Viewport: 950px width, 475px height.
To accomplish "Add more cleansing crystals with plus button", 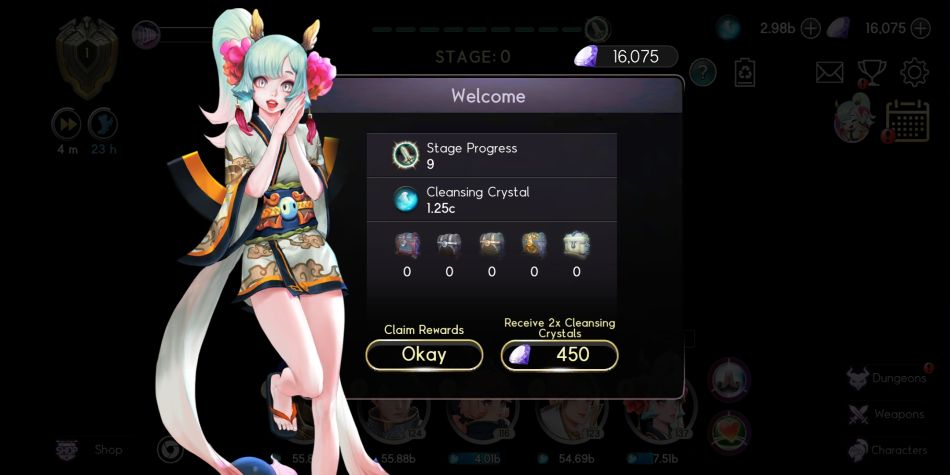I will pos(810,28).
